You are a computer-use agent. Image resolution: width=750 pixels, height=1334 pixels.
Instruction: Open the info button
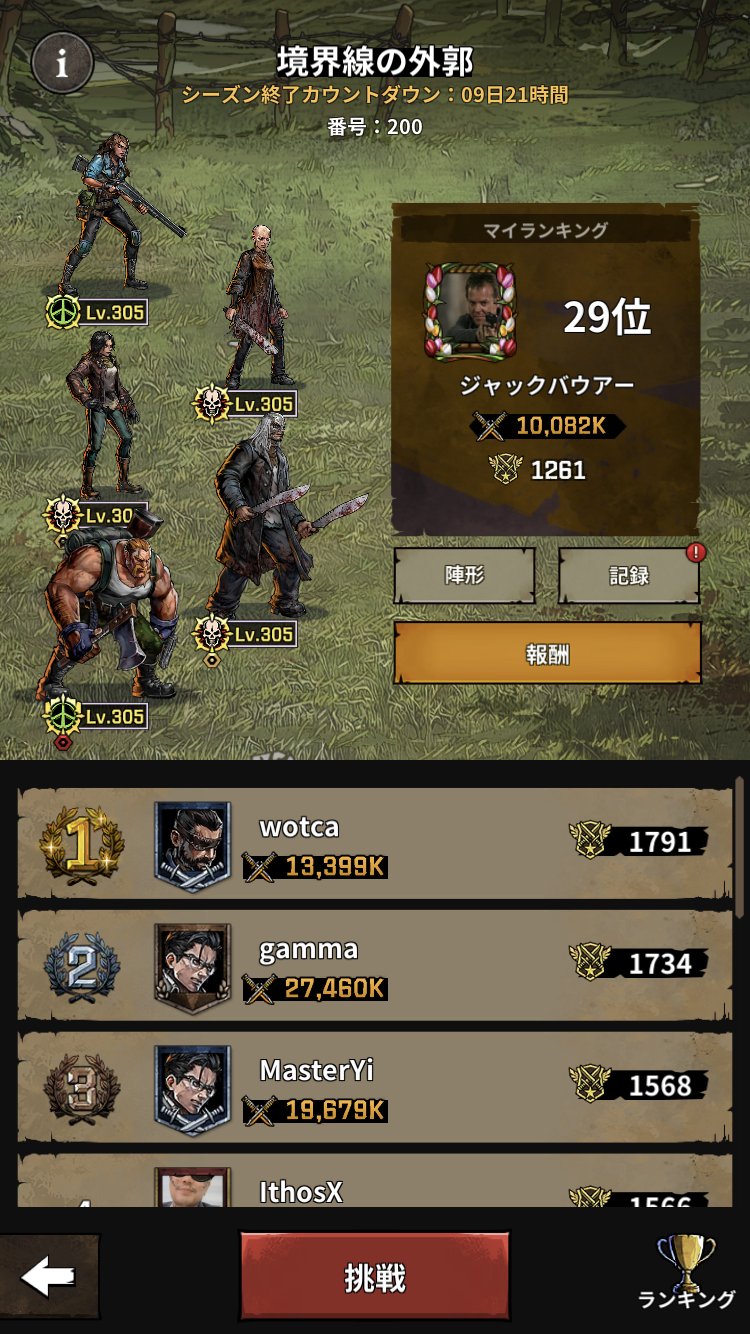pyautogui.click(x=62, y=63)
